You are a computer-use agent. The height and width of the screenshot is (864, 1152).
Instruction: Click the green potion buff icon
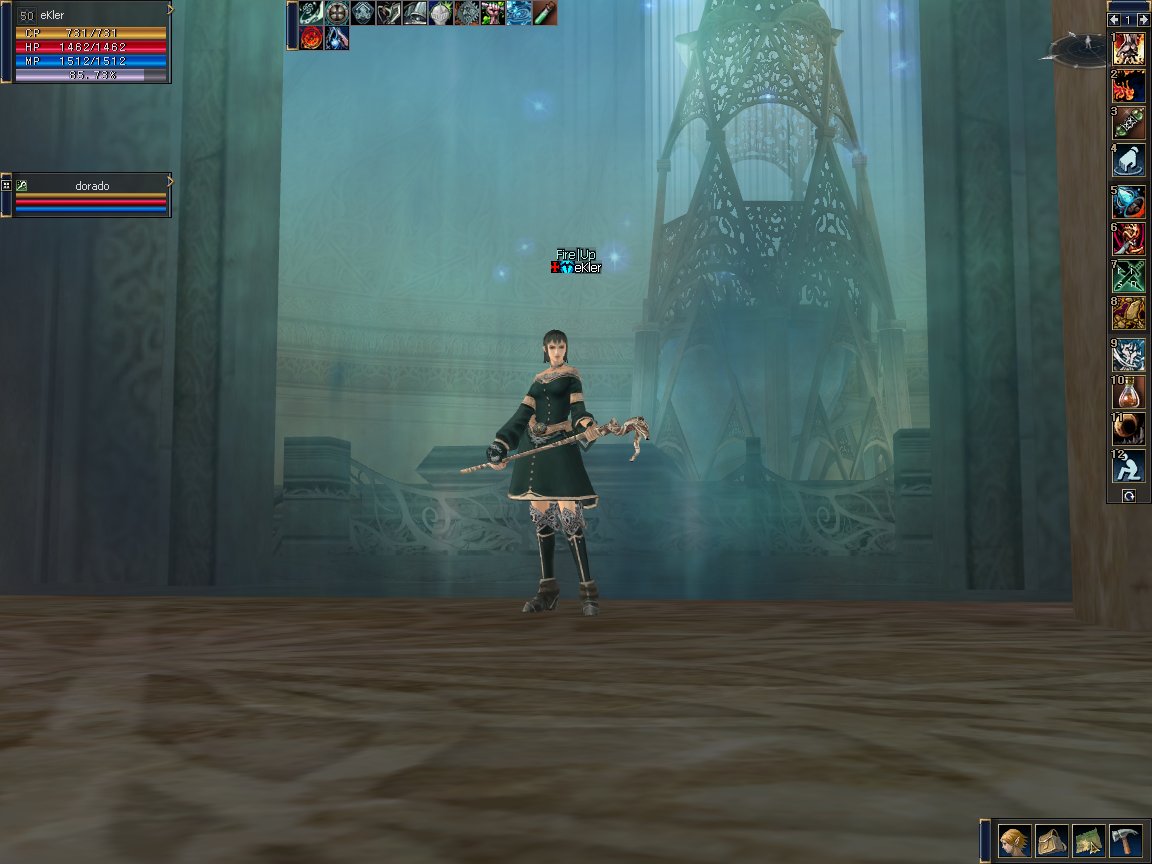coord(545,13)
